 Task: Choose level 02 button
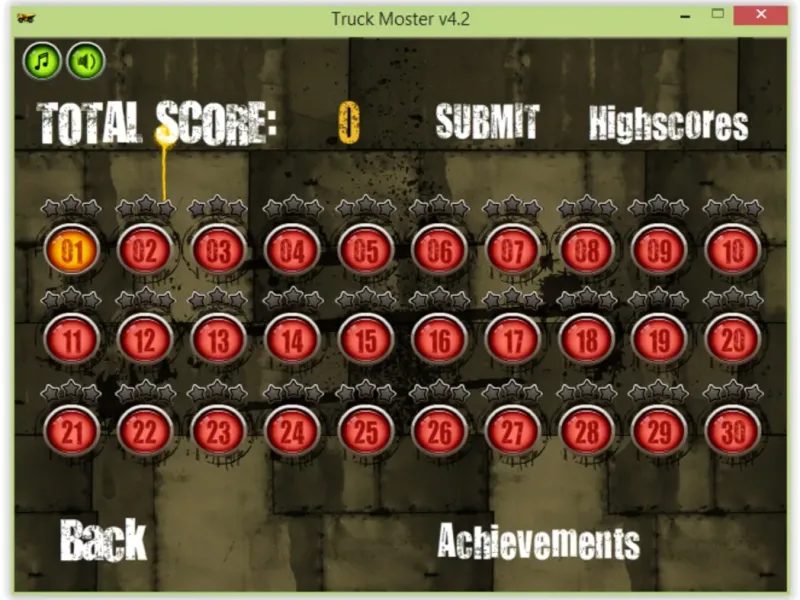tap(145, 250)
